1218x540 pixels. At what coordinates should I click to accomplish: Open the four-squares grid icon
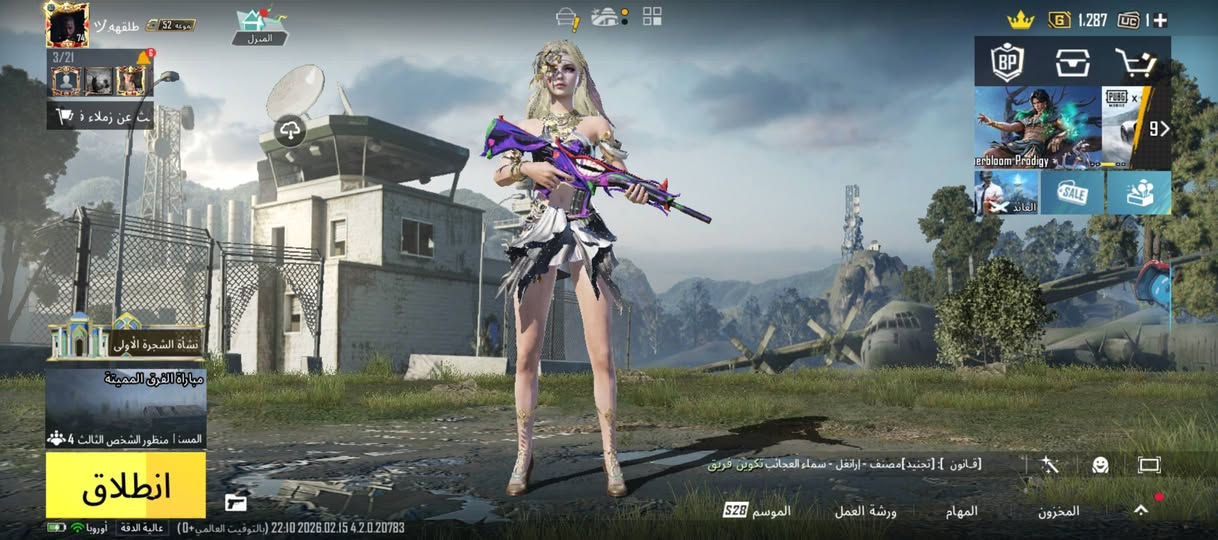[652, 16]
